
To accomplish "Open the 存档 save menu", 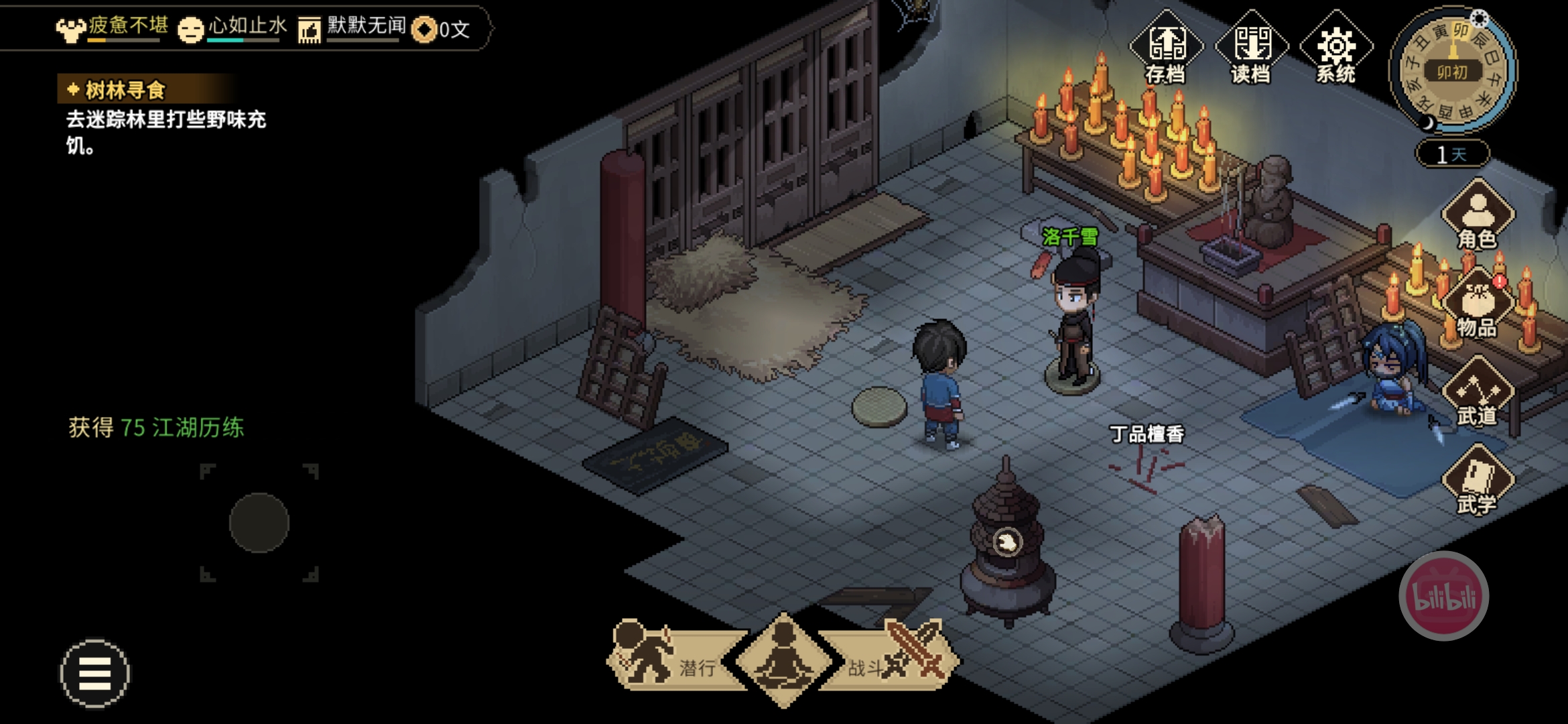I will [x=1166, y=48].
